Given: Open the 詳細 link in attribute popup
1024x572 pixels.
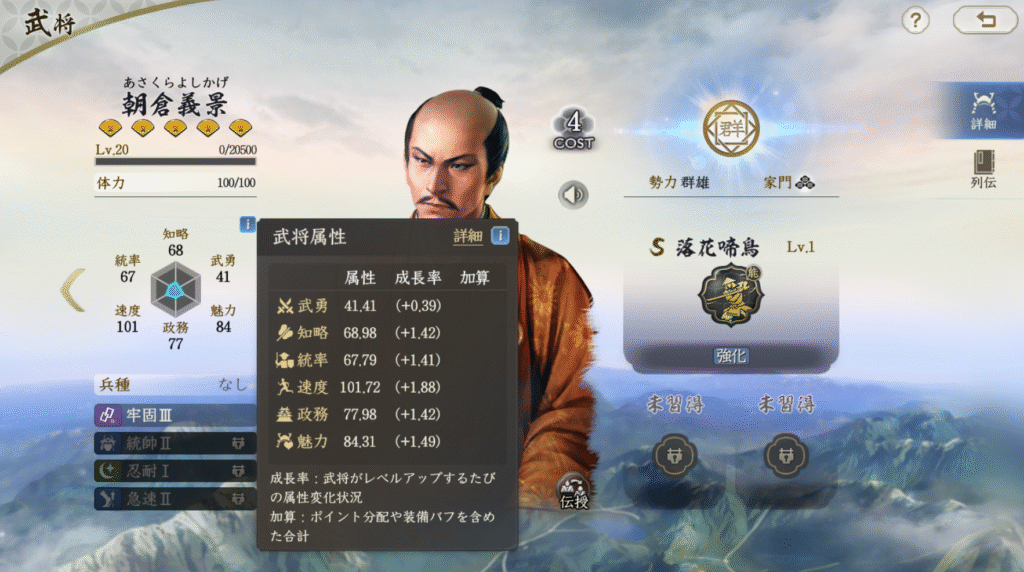Looking at the screenshot, I should pyautogui.click(x=467, y=236).
